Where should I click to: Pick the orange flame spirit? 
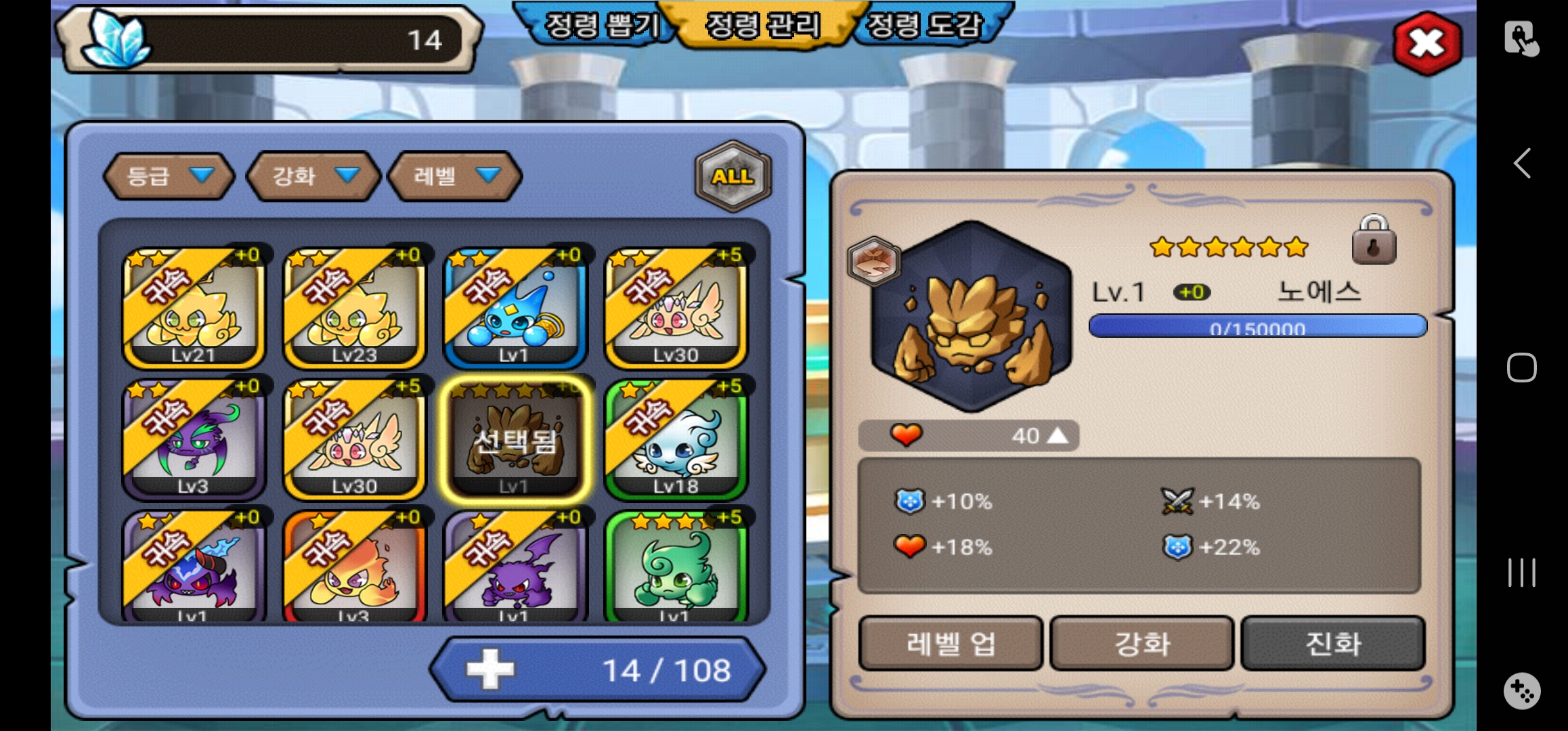pos(354,567)
